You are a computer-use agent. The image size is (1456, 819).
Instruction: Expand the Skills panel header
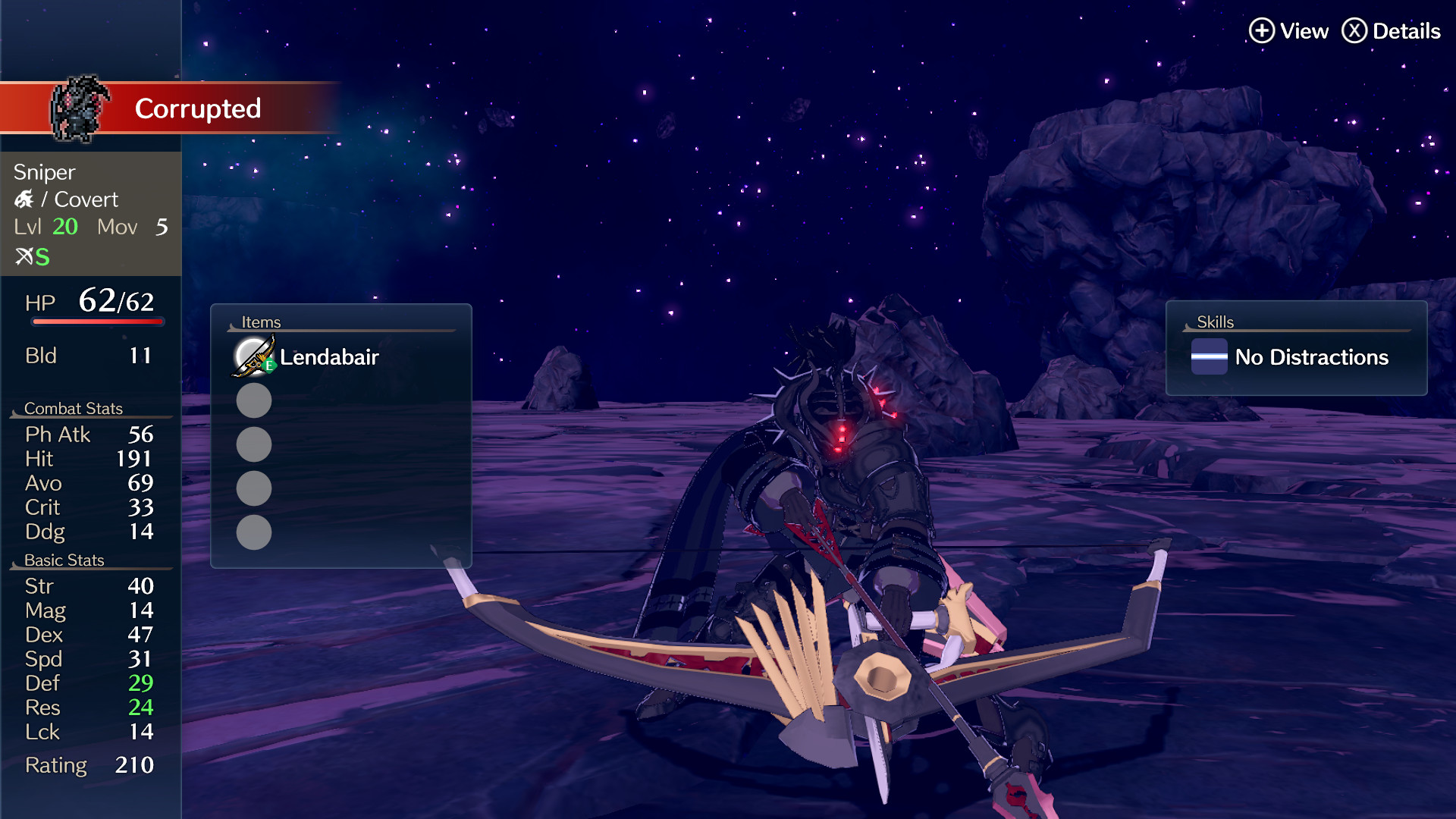click(1215, 322)
